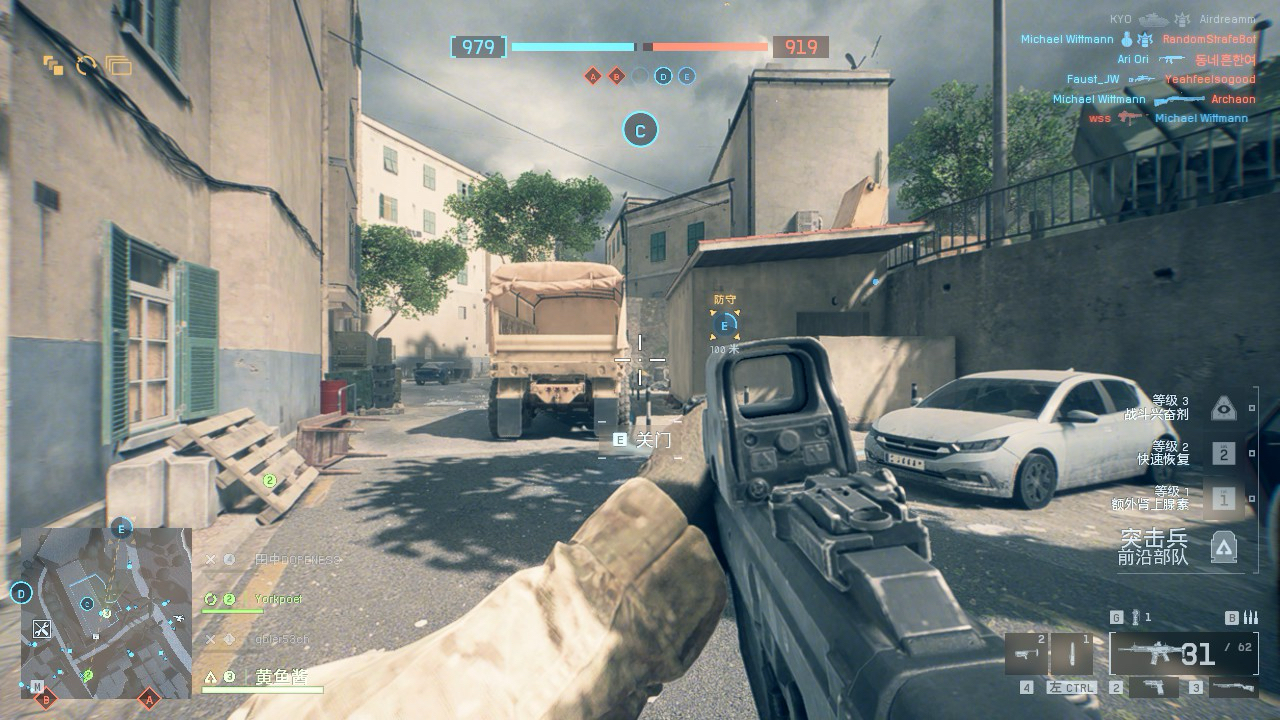
Task: Select the red objective B diamond in top tracker
Action: [616, 76]
